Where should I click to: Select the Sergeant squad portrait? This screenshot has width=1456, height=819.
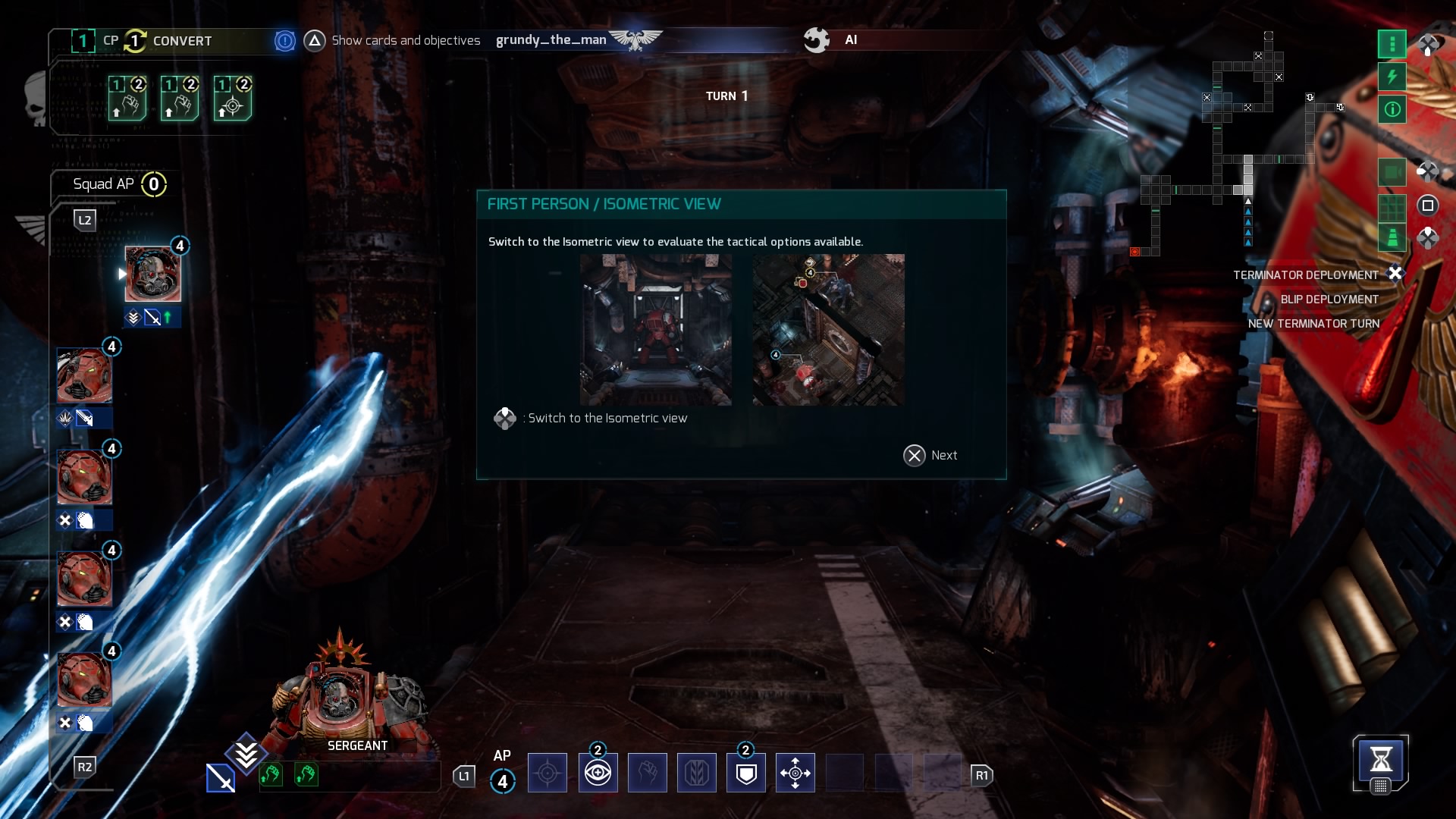pos(152,275)
